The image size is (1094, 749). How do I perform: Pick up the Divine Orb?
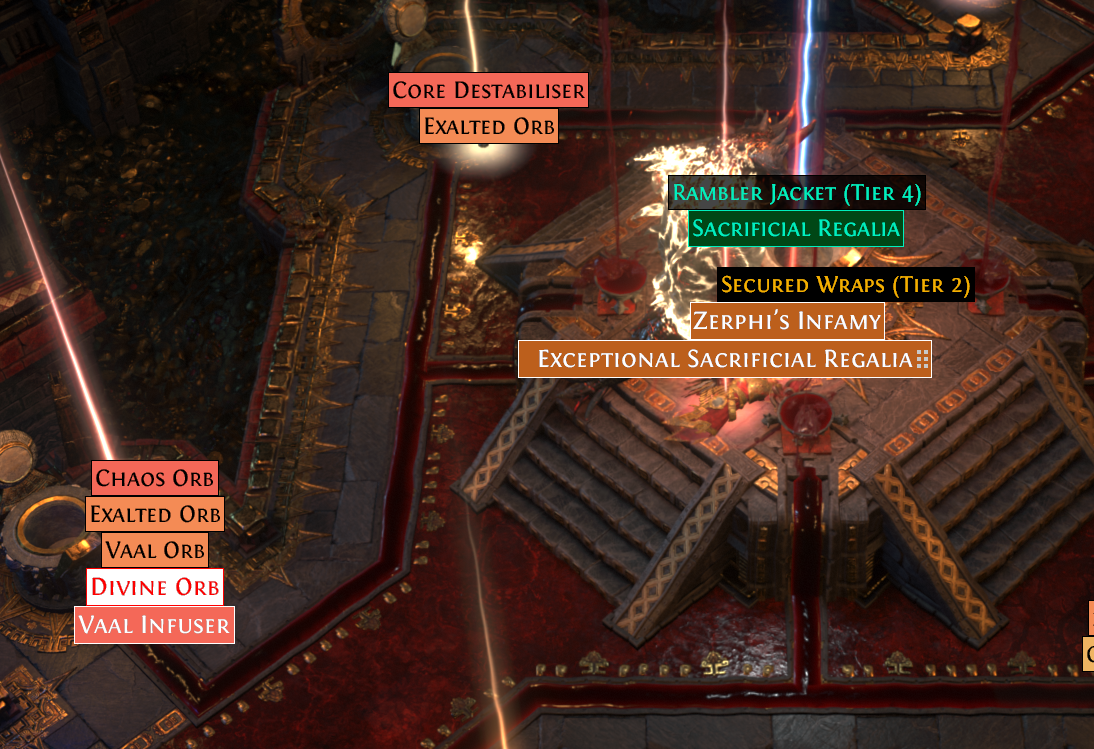(155, 586)
